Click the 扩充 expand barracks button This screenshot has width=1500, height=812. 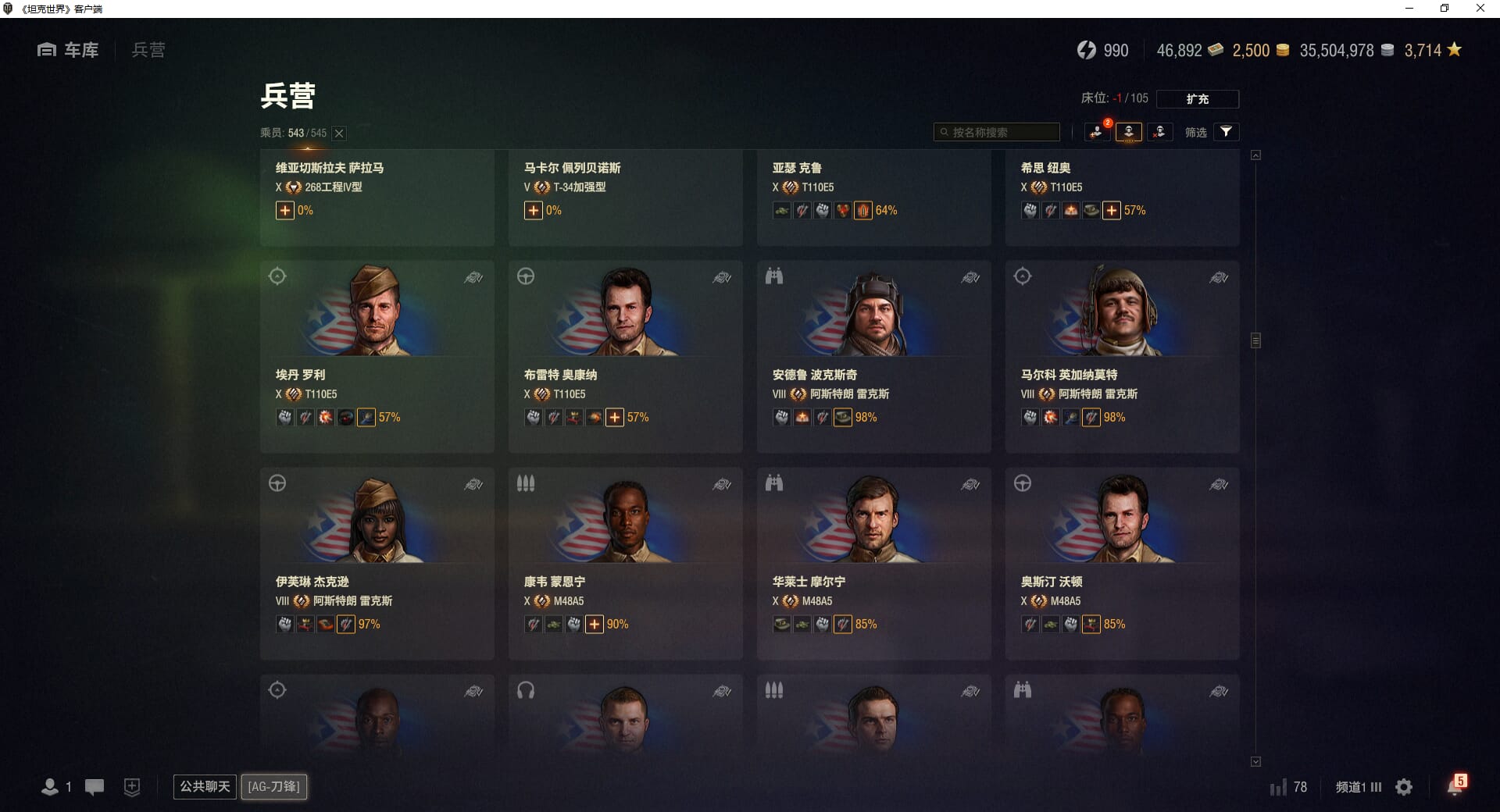pyautogui.click(x=1197, y=99)
